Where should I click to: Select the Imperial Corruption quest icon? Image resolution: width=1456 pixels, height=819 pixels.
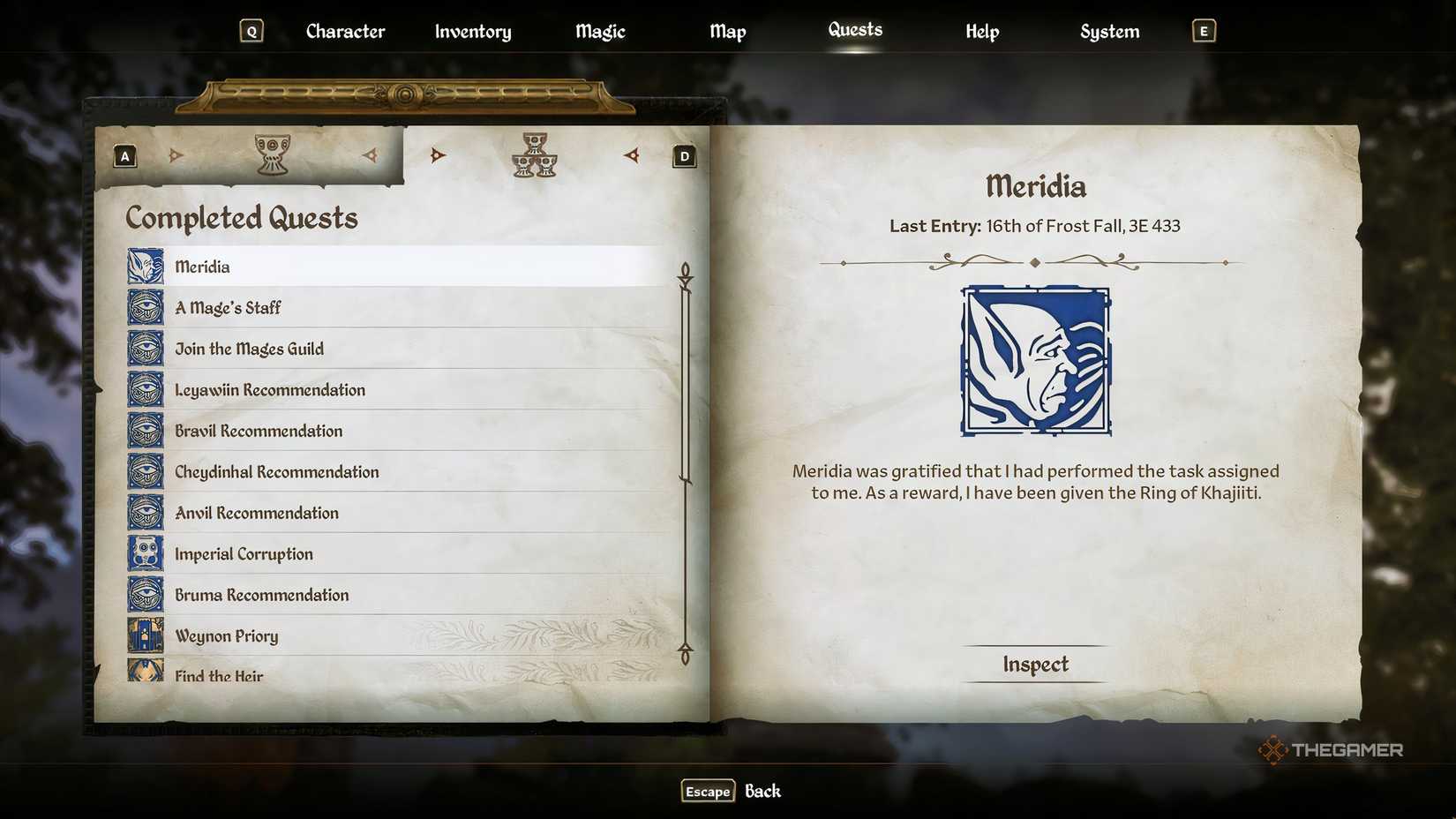coord(144,553)
